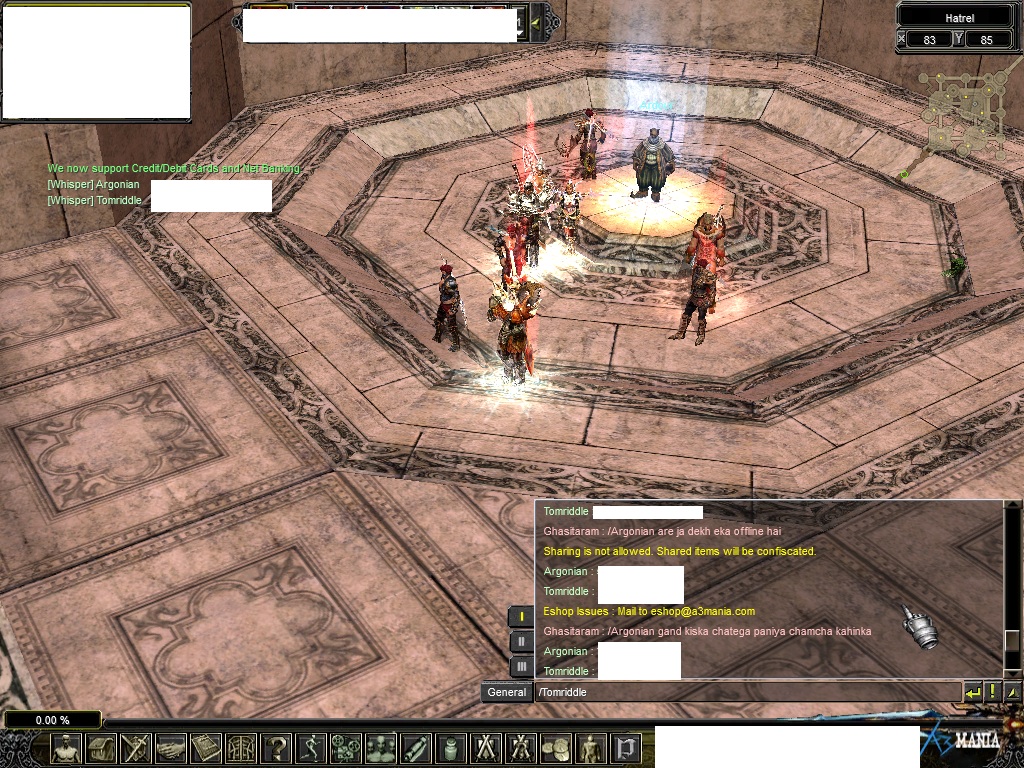Open the book icon in toolbar

pos(206,748)
